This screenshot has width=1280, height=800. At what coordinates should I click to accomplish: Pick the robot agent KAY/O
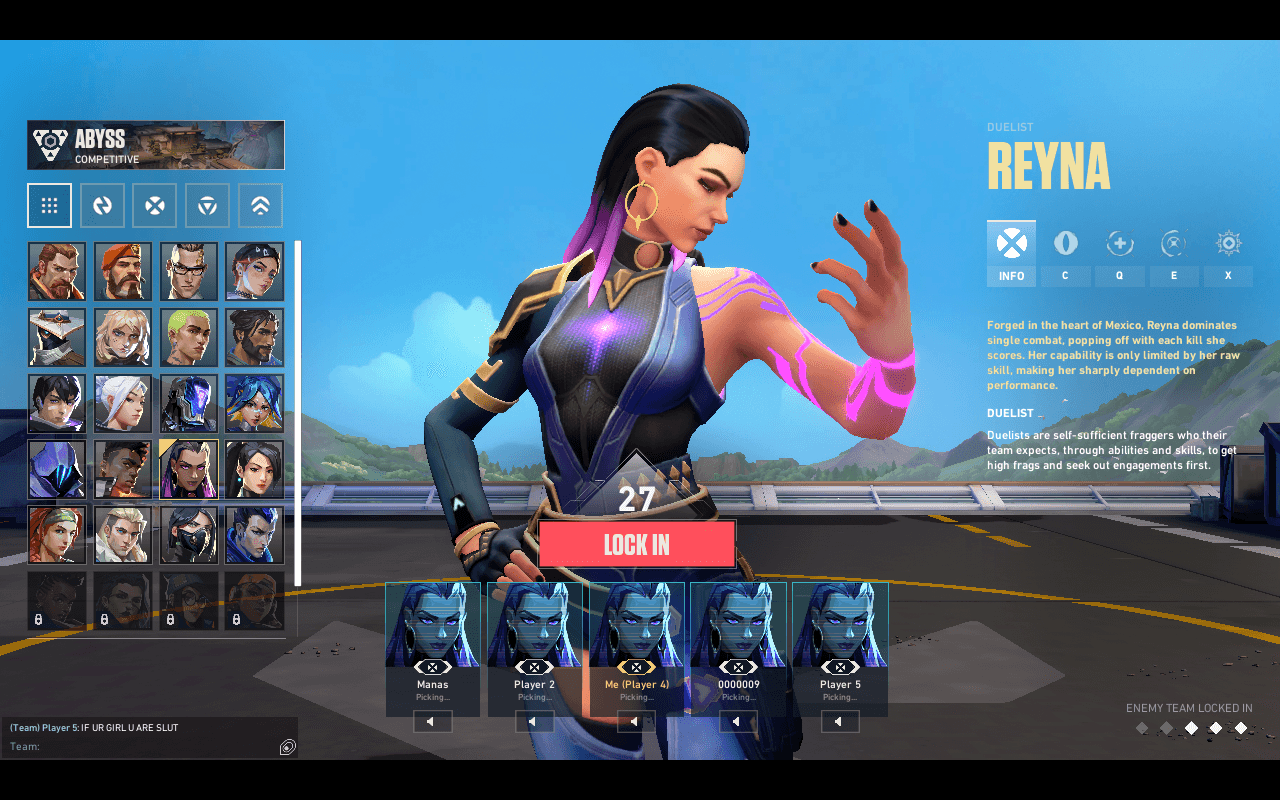click(189, 403)
